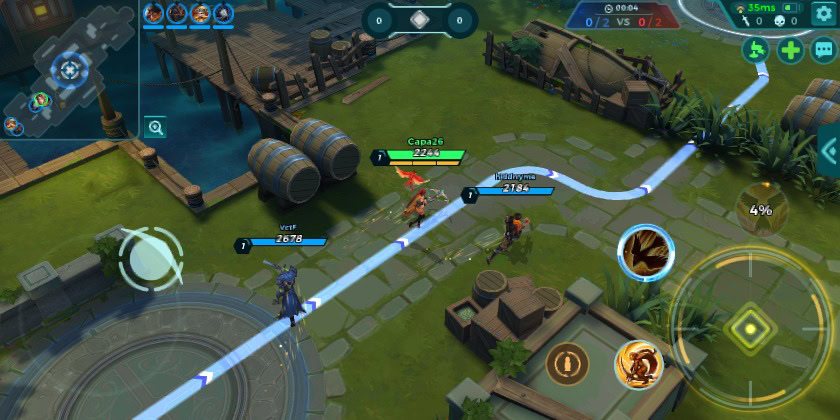
Task: Tap the 4% ultimate charge button
Action: 761,208
